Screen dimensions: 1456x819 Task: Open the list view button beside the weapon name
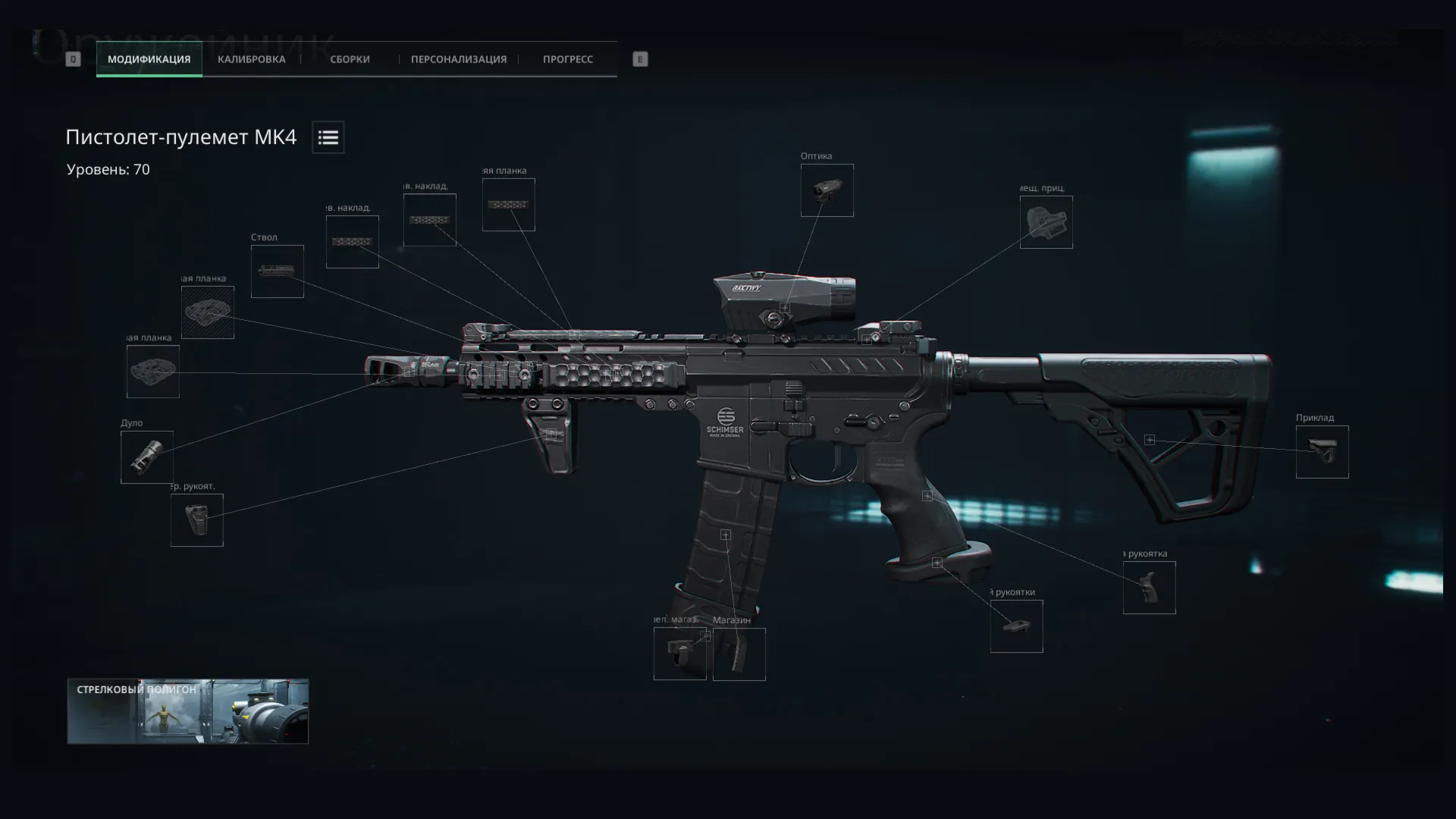pos(328,137)
